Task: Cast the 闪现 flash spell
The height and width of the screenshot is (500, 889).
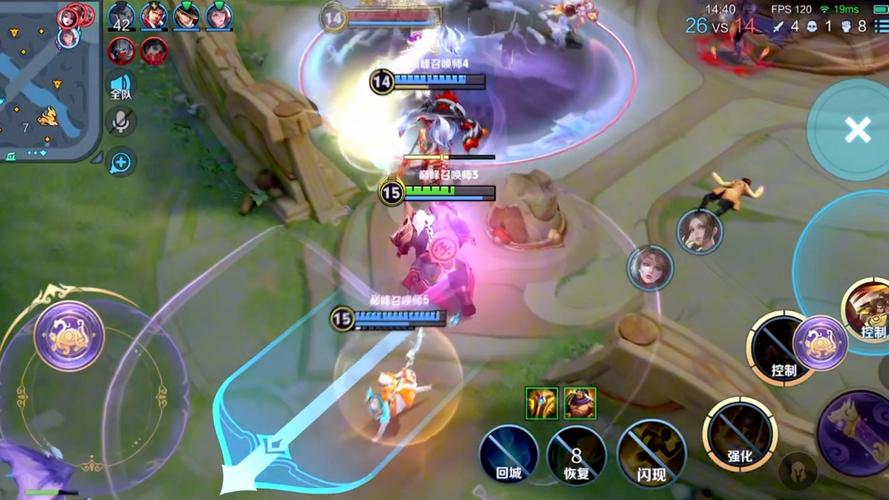Action: click(651, 452)
